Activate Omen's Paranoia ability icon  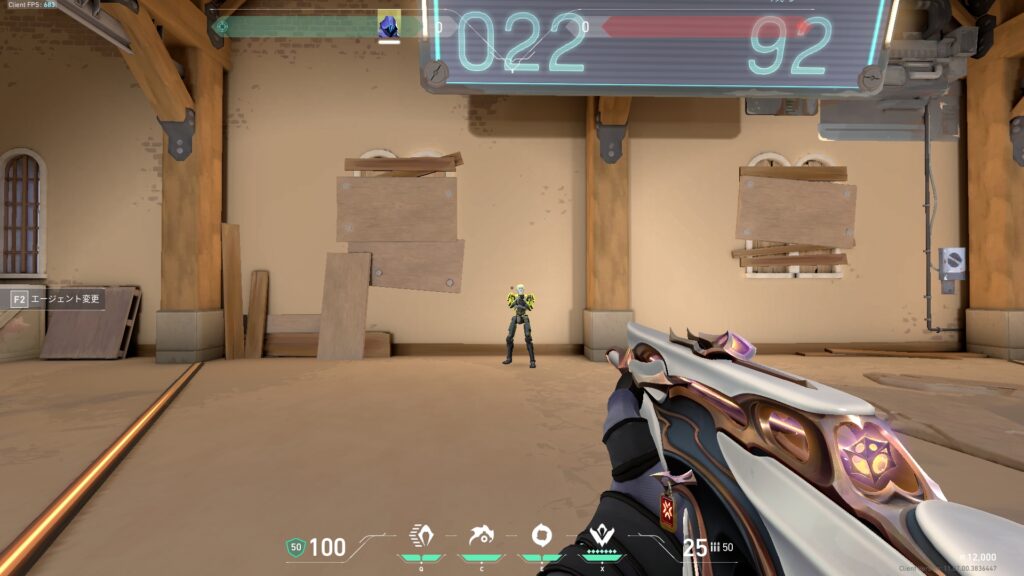point(423,534)
